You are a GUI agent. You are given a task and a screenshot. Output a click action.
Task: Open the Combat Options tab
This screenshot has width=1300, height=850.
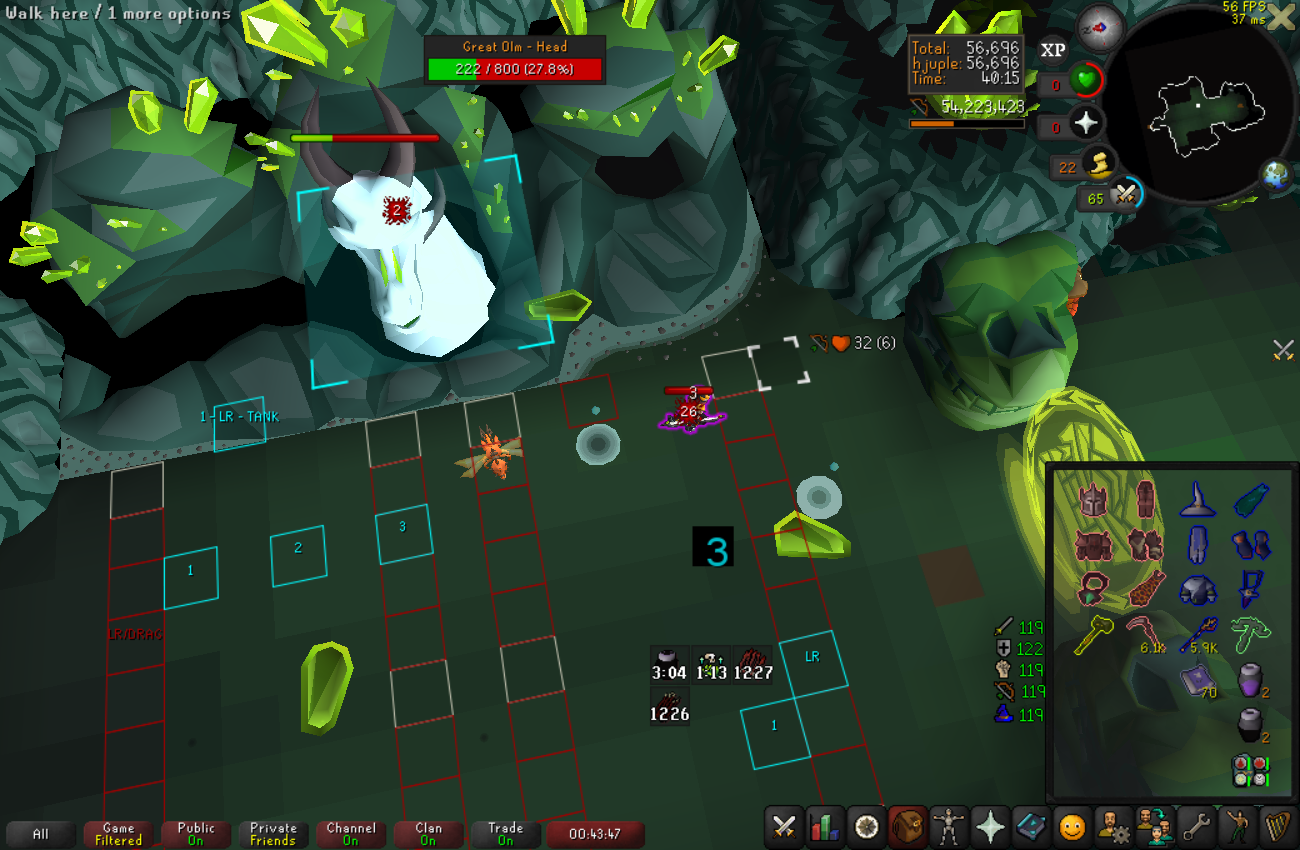[785, 827]
